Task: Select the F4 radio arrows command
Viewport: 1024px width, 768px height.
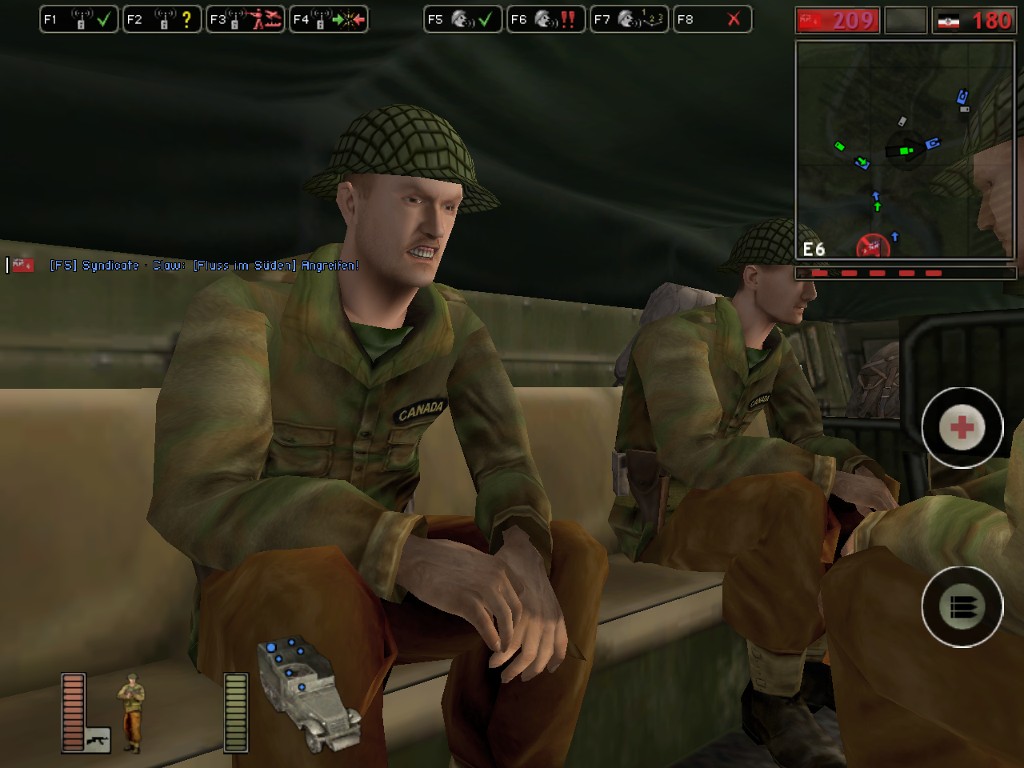Action: click(x=328, y=19)
